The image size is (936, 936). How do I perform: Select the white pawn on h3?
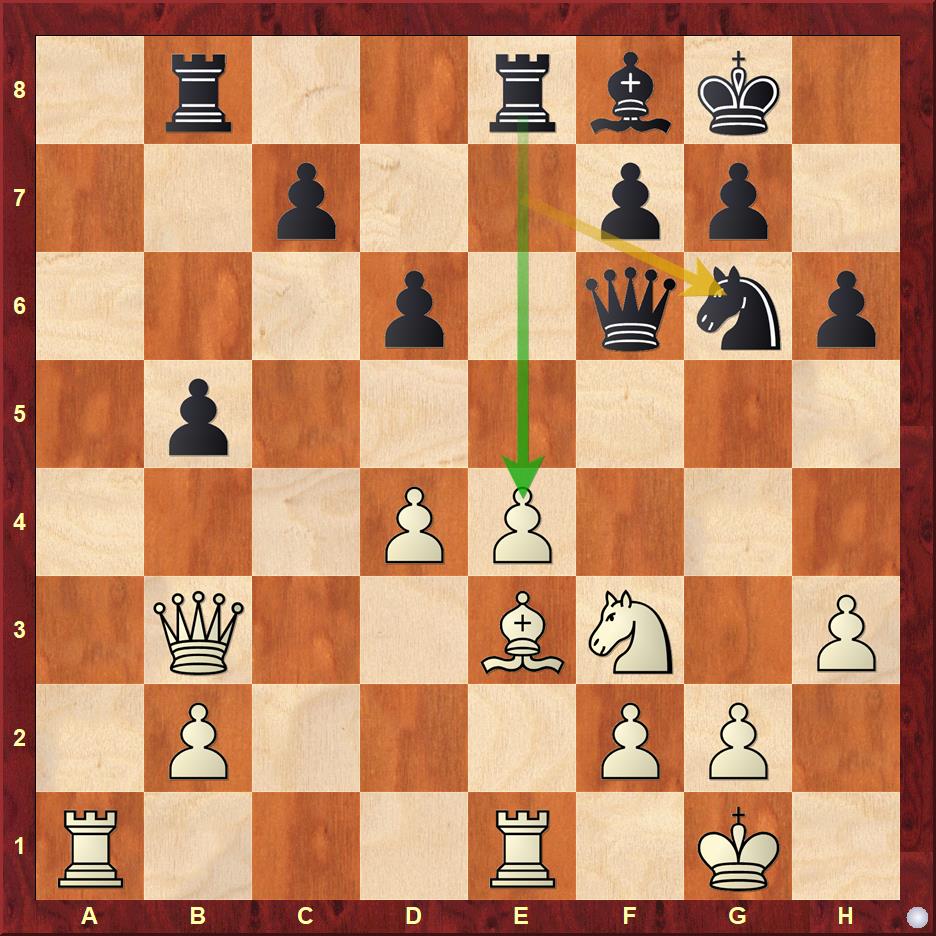(846, 630)
